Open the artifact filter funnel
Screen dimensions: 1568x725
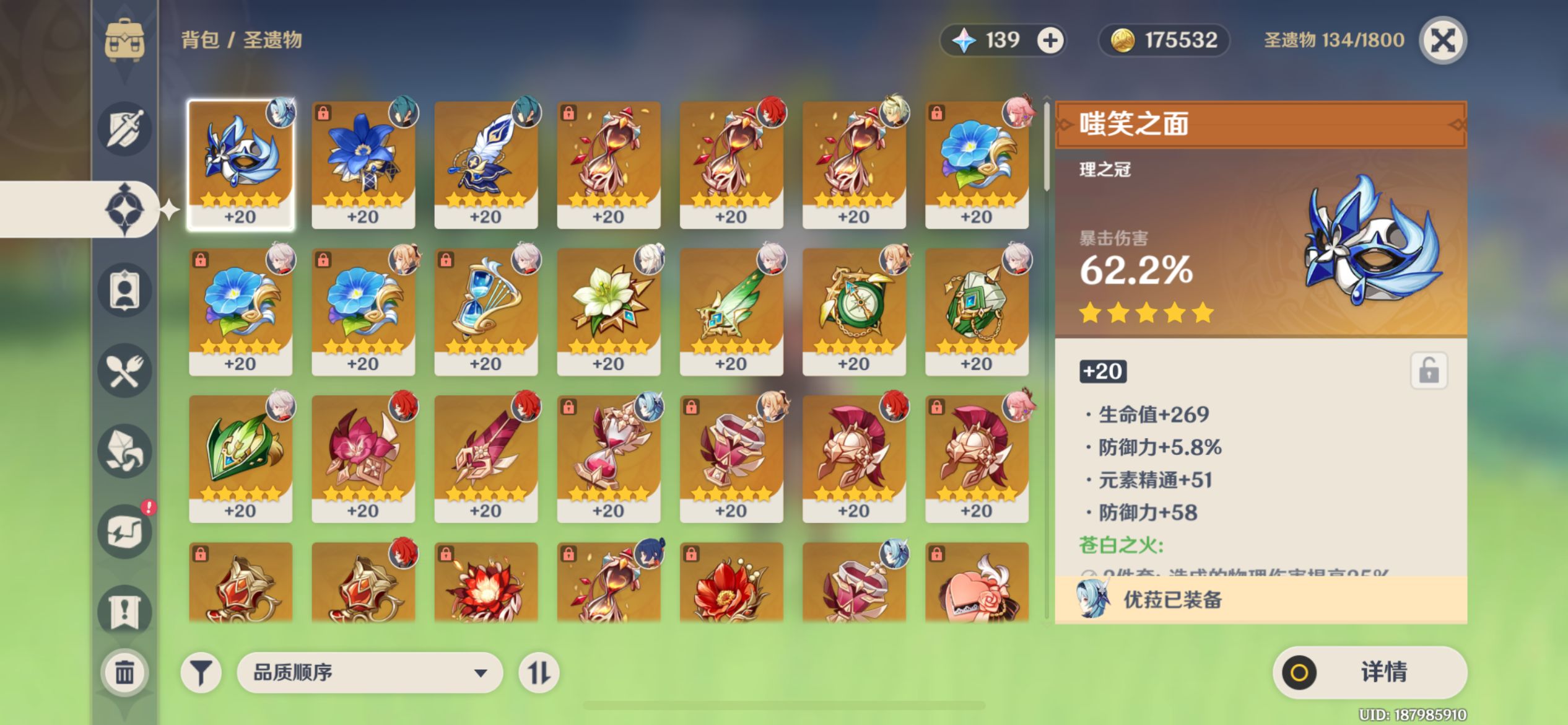tap(201, 672)
